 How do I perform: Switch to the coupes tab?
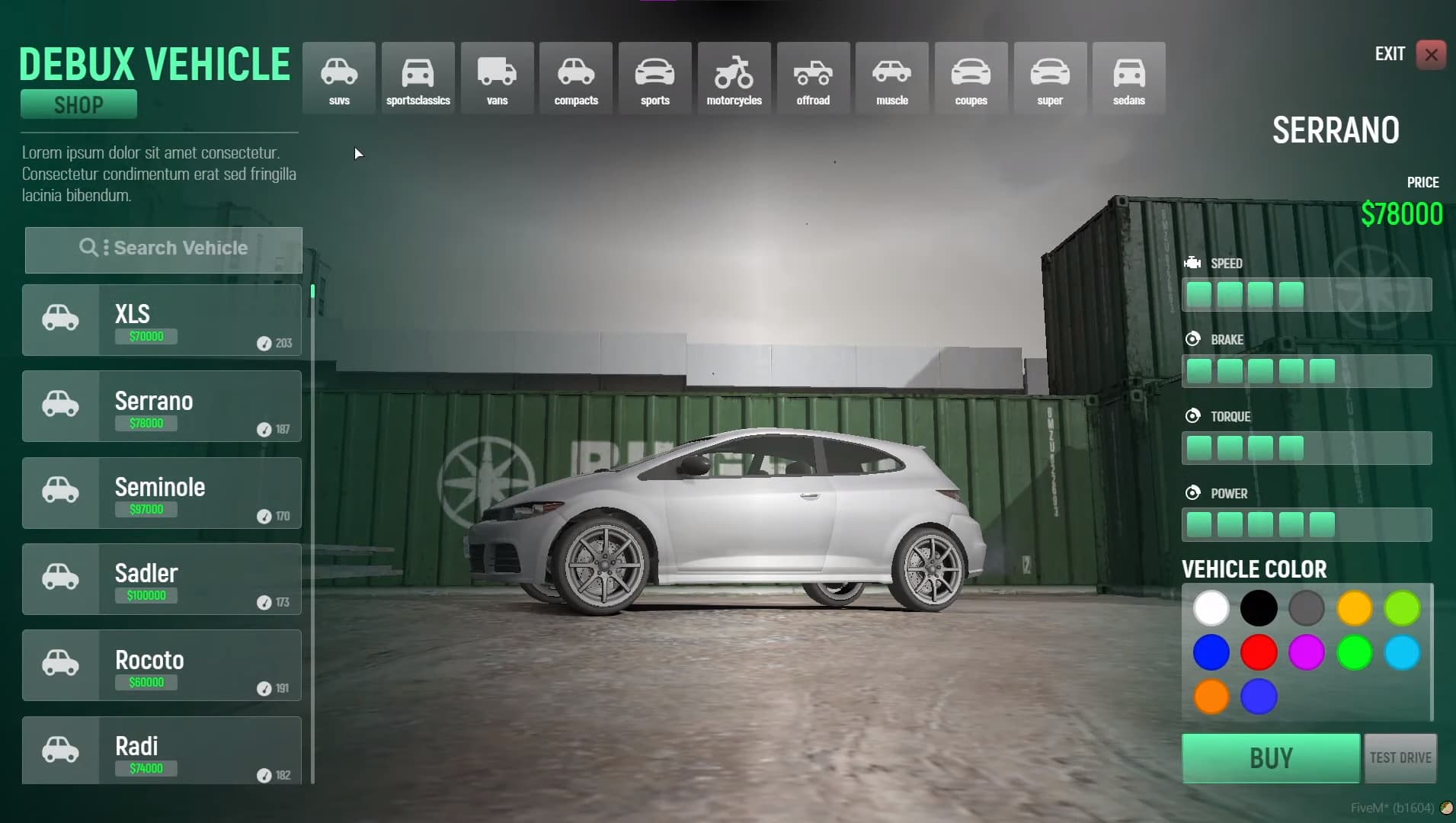click(971, 76)
